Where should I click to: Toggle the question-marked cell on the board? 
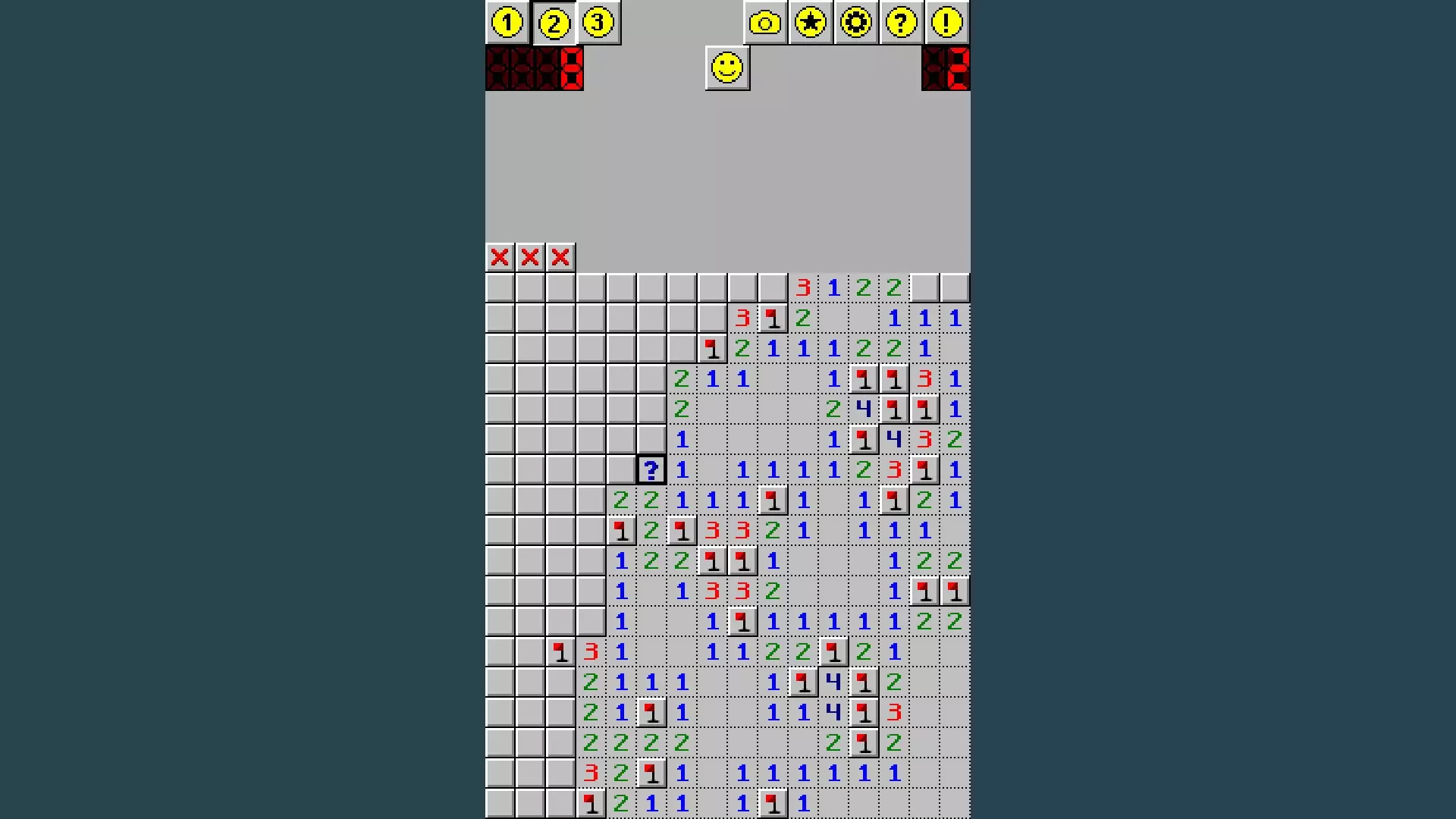pyautogui.click(x=651, y=470)
